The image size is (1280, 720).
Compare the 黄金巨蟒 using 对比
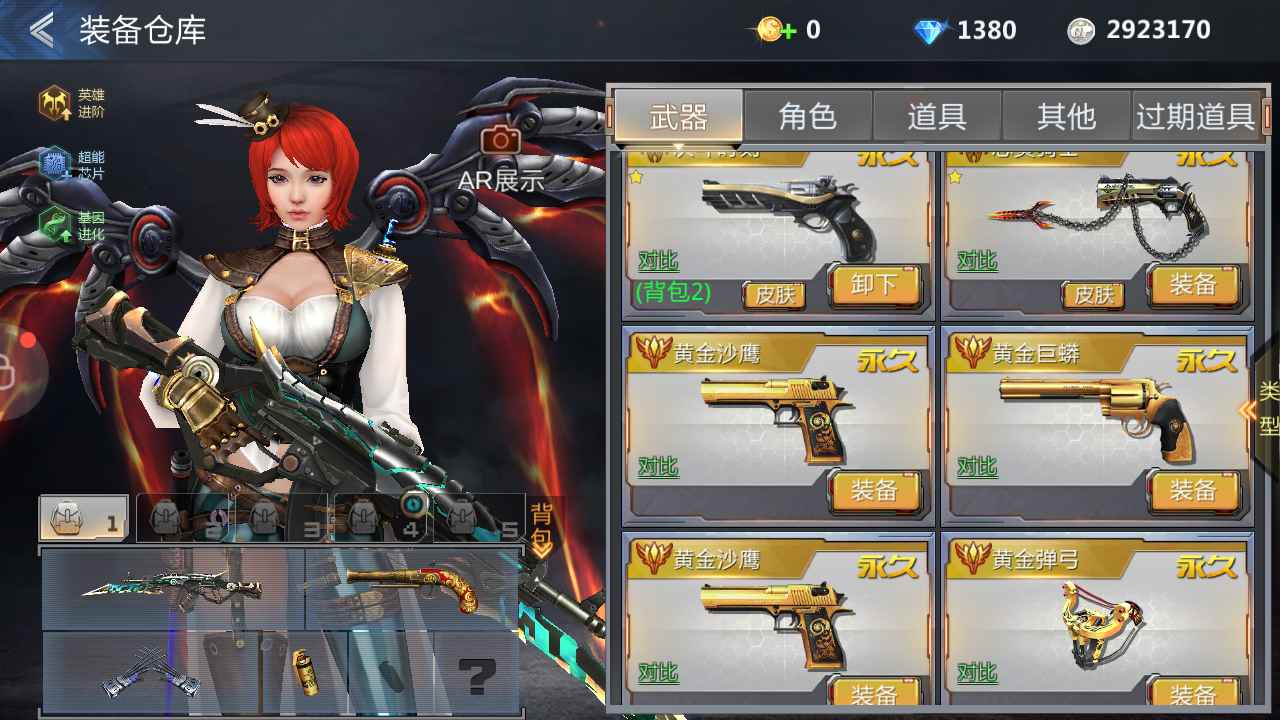(x=977, y=467)
